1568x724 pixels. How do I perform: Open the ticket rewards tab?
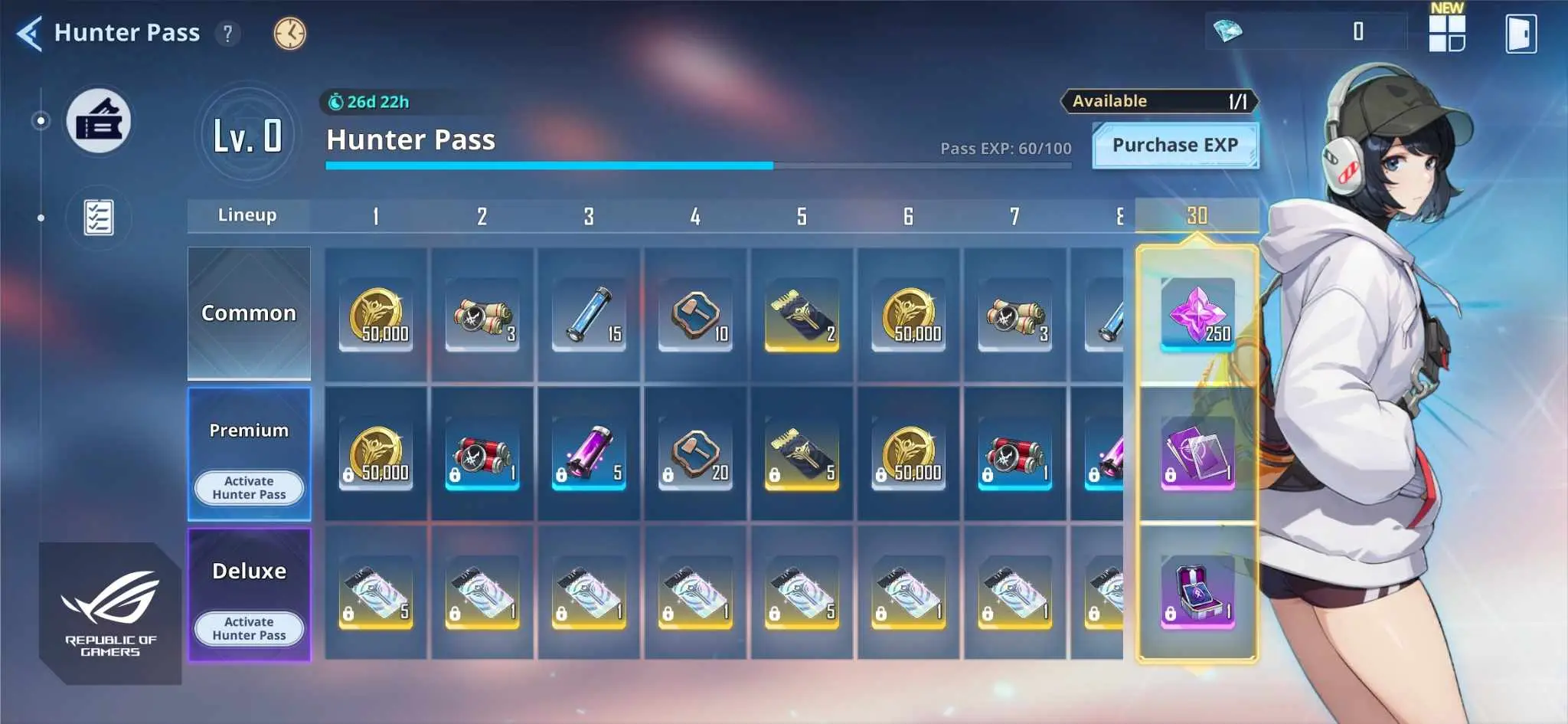pos(99,121)
